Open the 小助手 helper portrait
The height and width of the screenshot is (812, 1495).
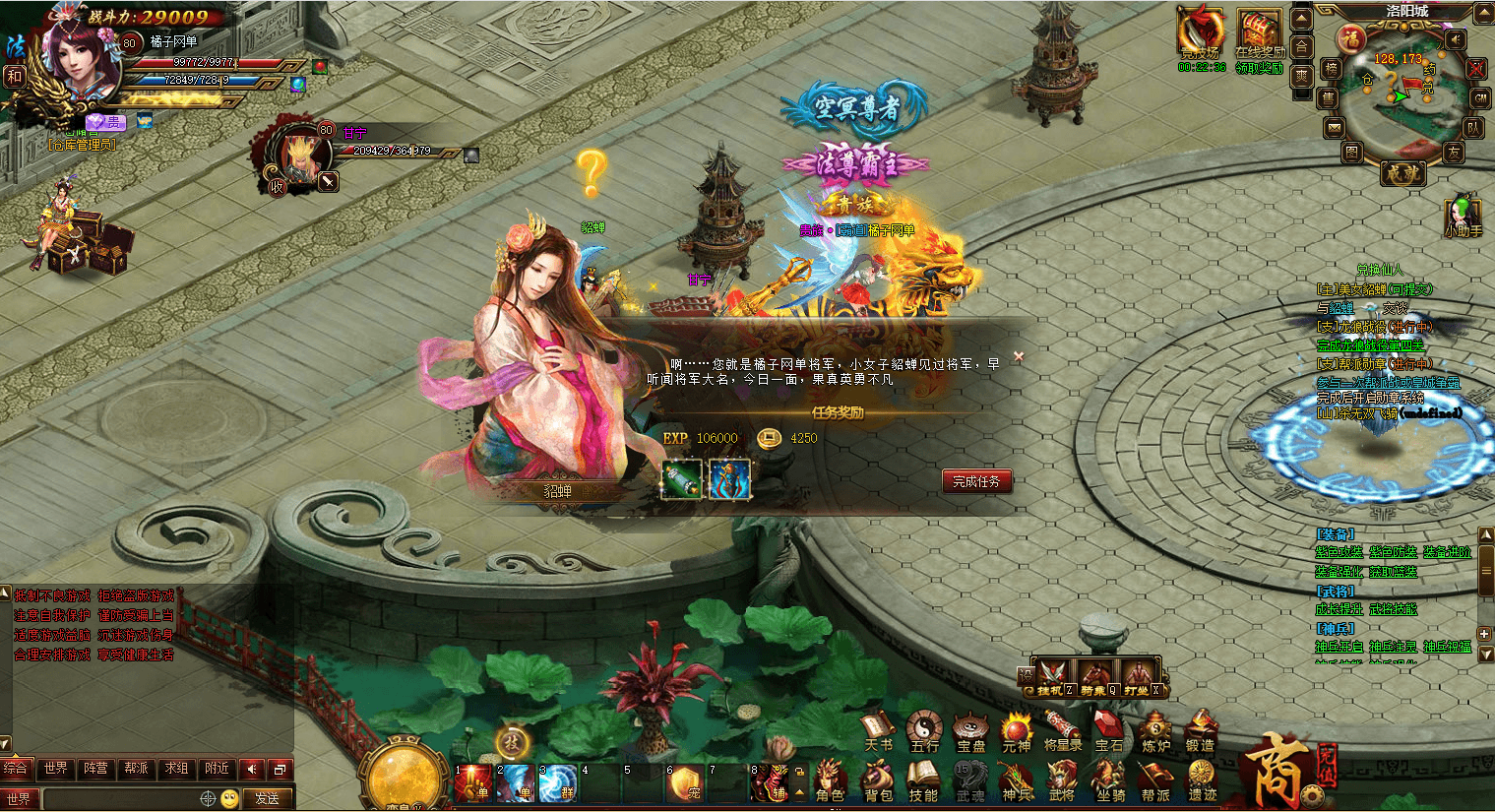(1463, 215)
